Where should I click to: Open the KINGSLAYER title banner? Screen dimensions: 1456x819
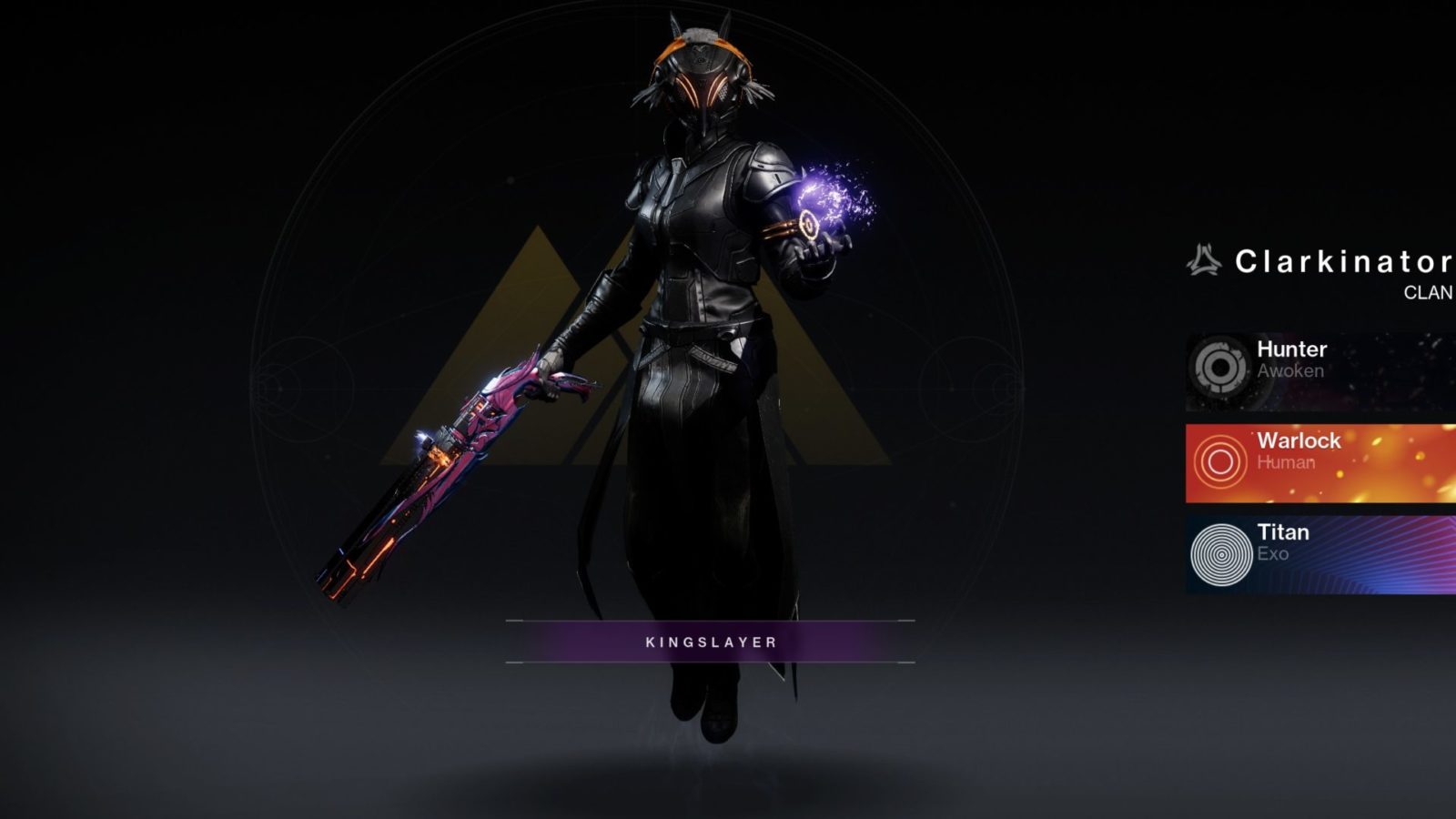pyautogui.click(x=708, y=642)
